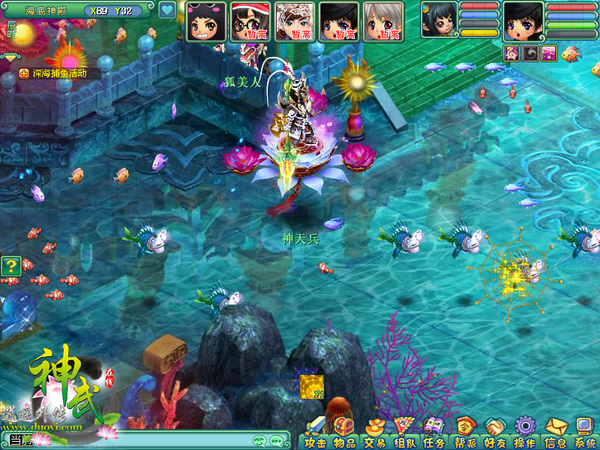Screen dimensions: 600x450
Task: Open the chat emoticon bubble button
Action: click(256, 440)
